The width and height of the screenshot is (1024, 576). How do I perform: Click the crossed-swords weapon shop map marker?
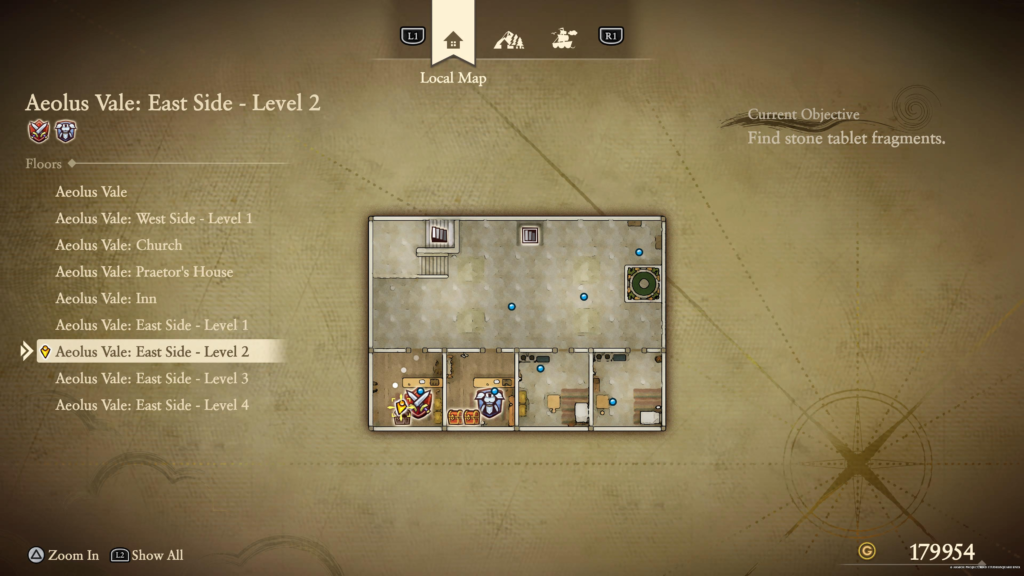point(417,403)
